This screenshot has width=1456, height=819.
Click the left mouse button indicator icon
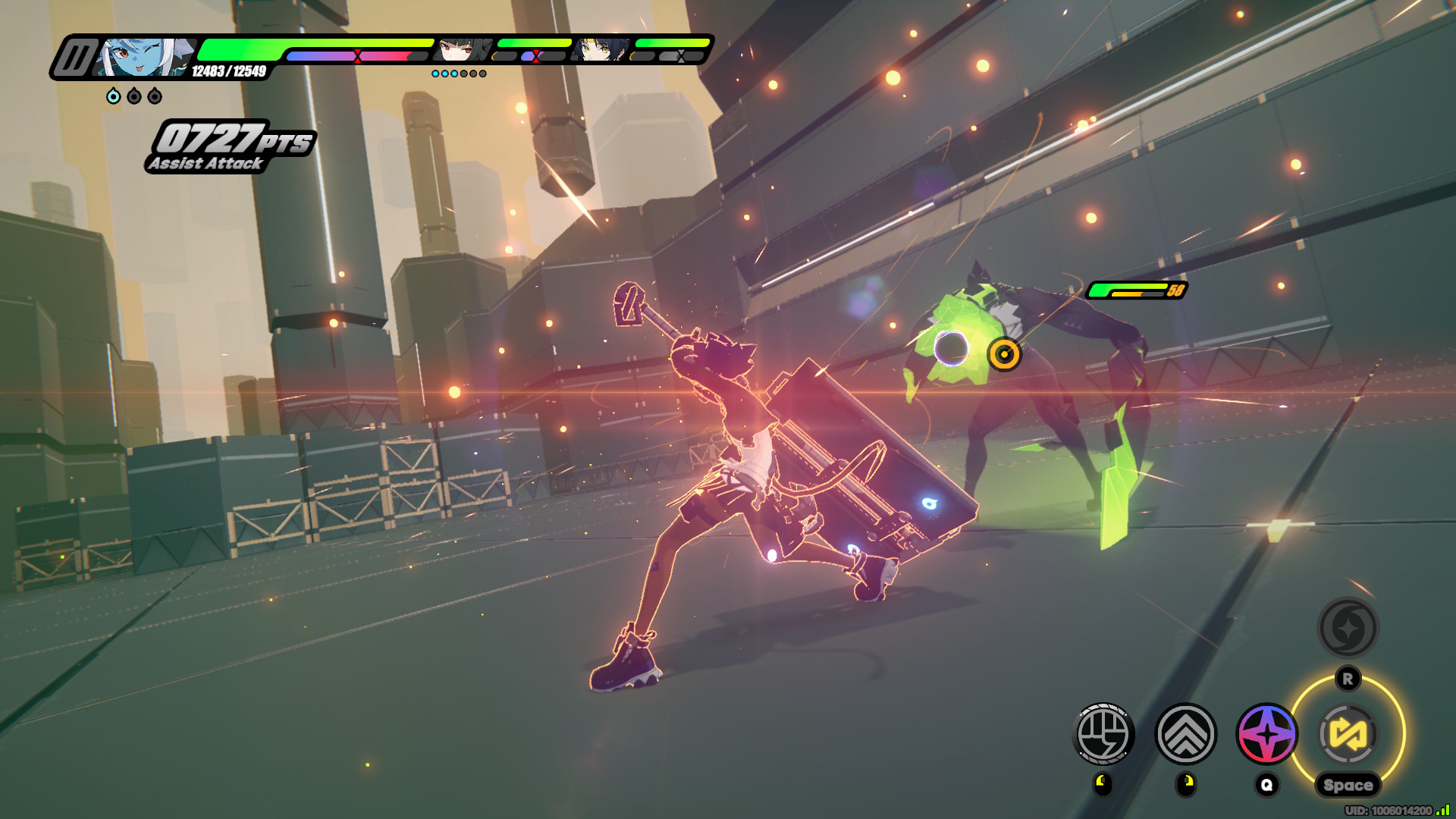click(x=1103, y=785)
